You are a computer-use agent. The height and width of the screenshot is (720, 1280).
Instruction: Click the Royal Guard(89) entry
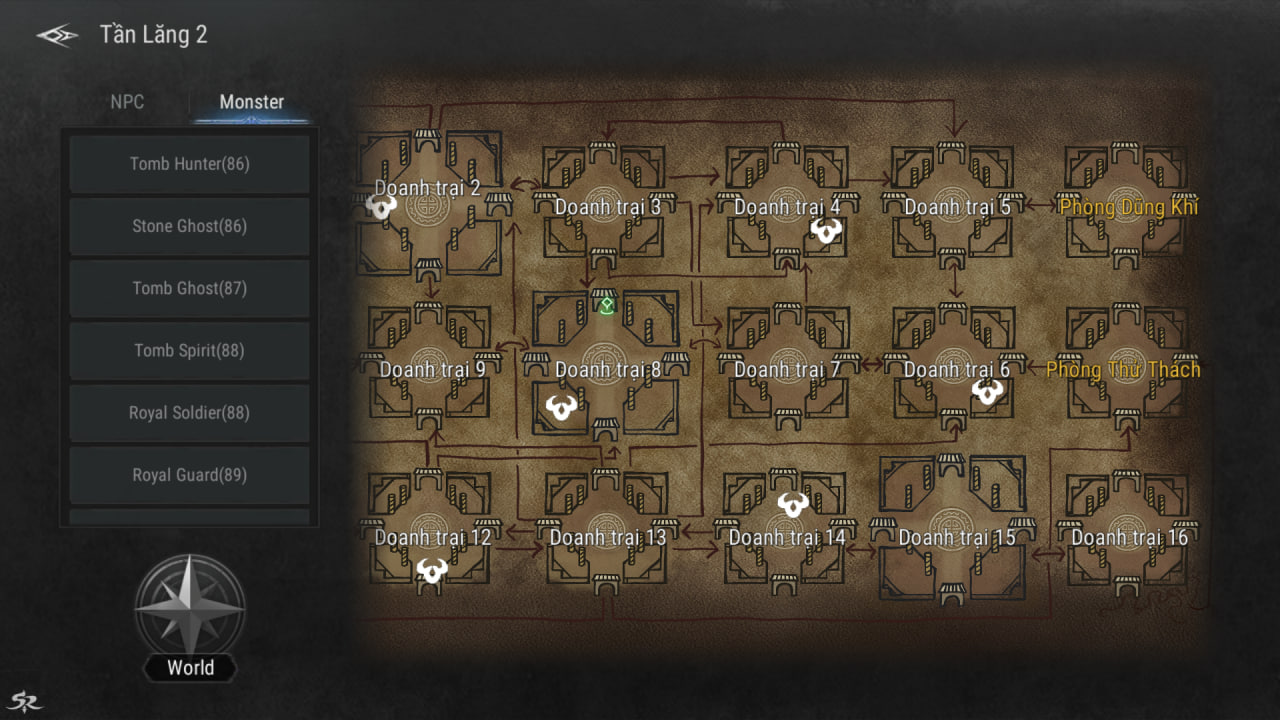click(x=189, y=475)
